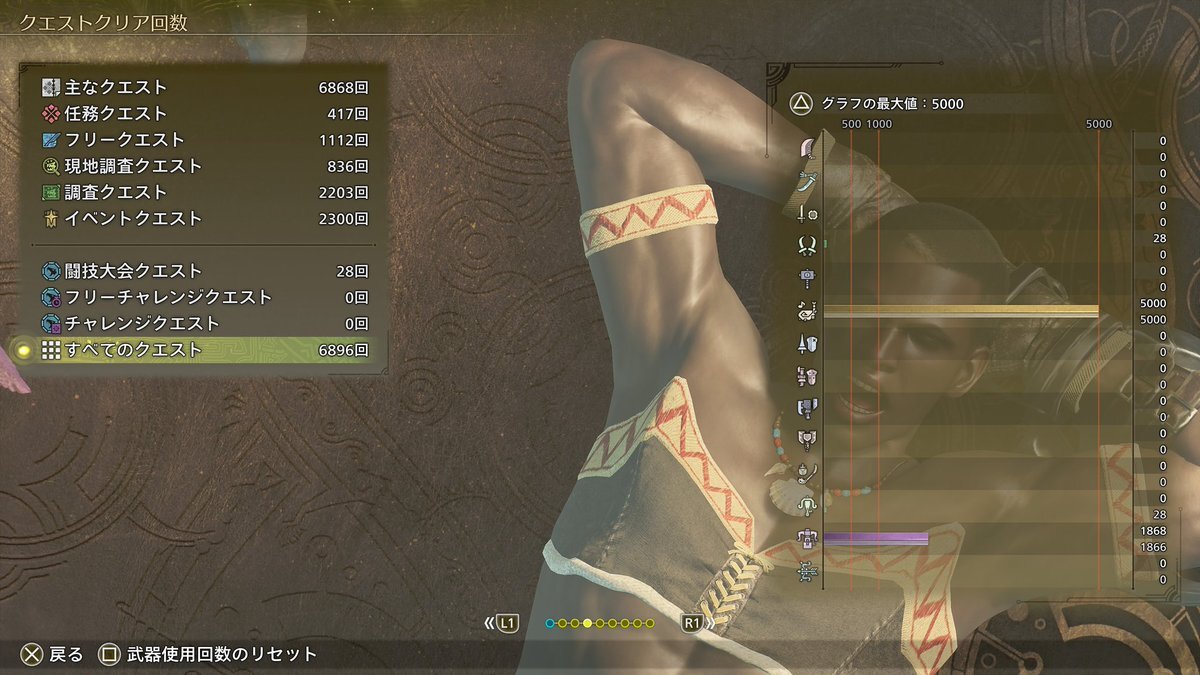Viewport: 1200px width, 675px height.
Task: Select the white active page indicator dot
Action: pos(587,624)
